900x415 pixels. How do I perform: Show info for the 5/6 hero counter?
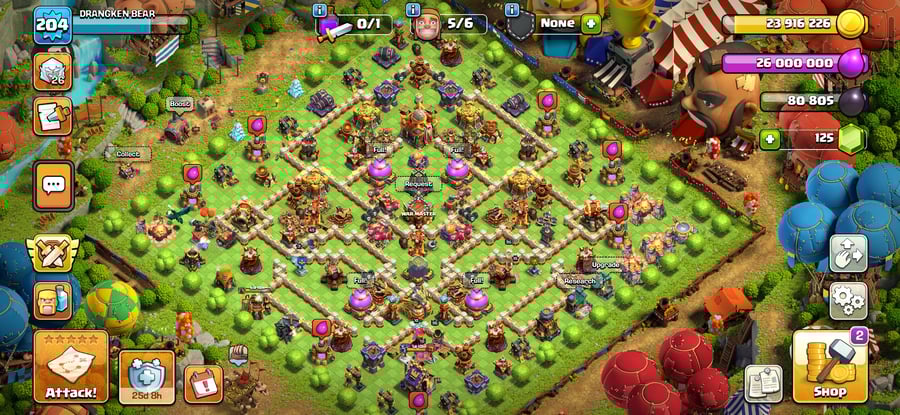[412, 11]
